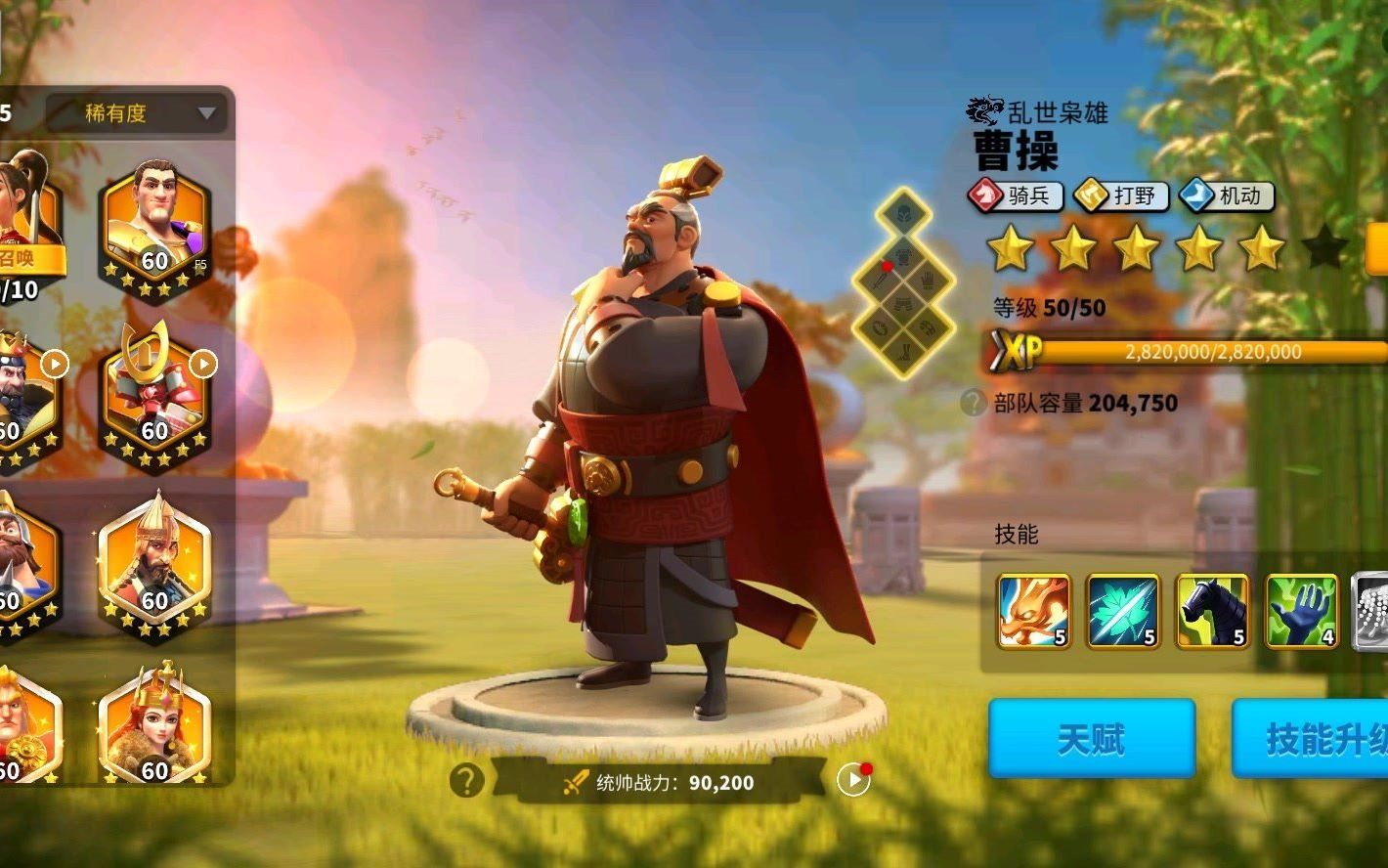Viewport: 1388px width, 868px height.
Task: Play the commander preview video button
Action: coord(853,779)
